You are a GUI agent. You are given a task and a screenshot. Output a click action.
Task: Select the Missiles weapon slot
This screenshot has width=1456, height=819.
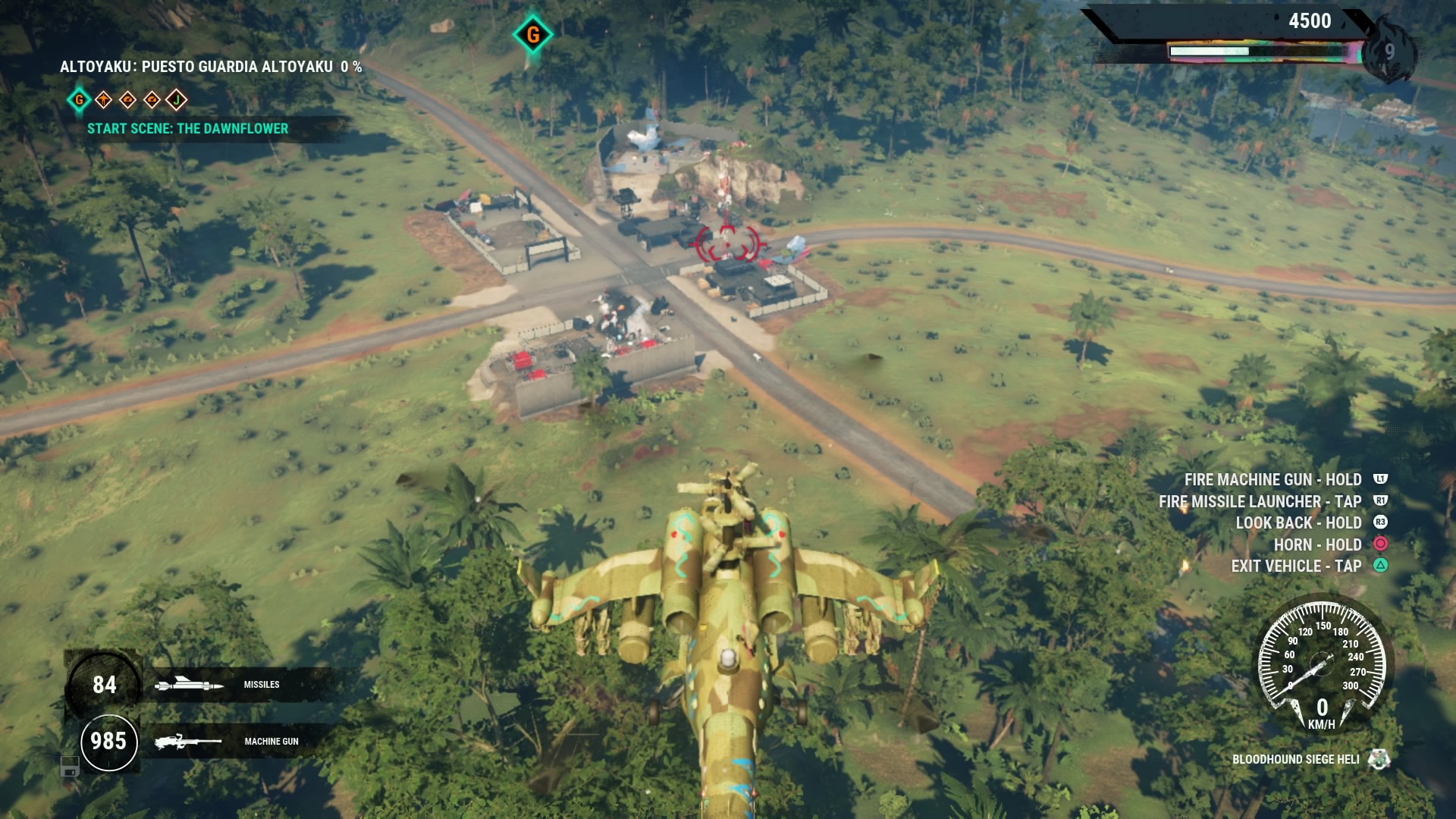point(227,685)
